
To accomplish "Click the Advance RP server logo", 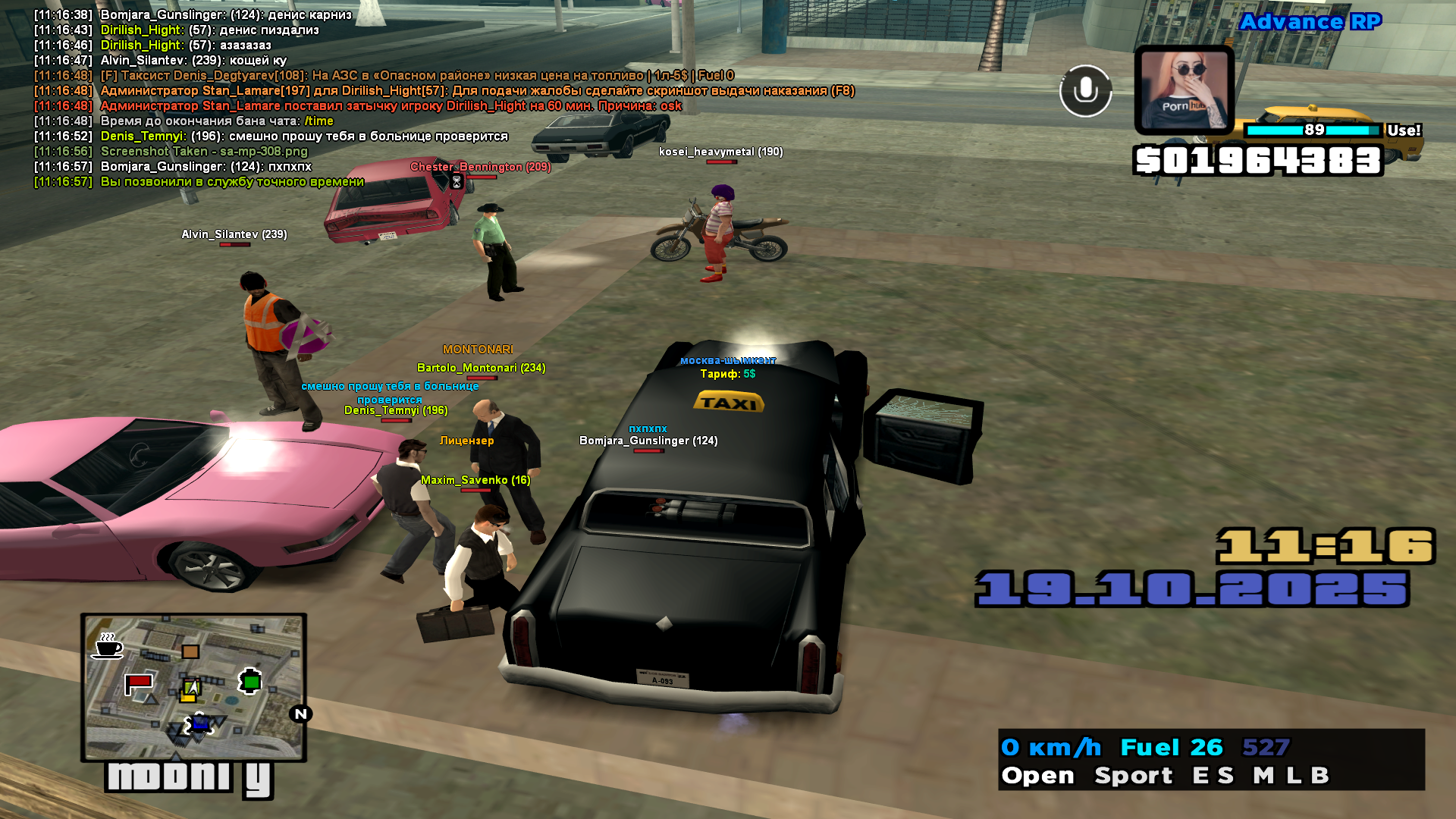I will coord(1310,22).
